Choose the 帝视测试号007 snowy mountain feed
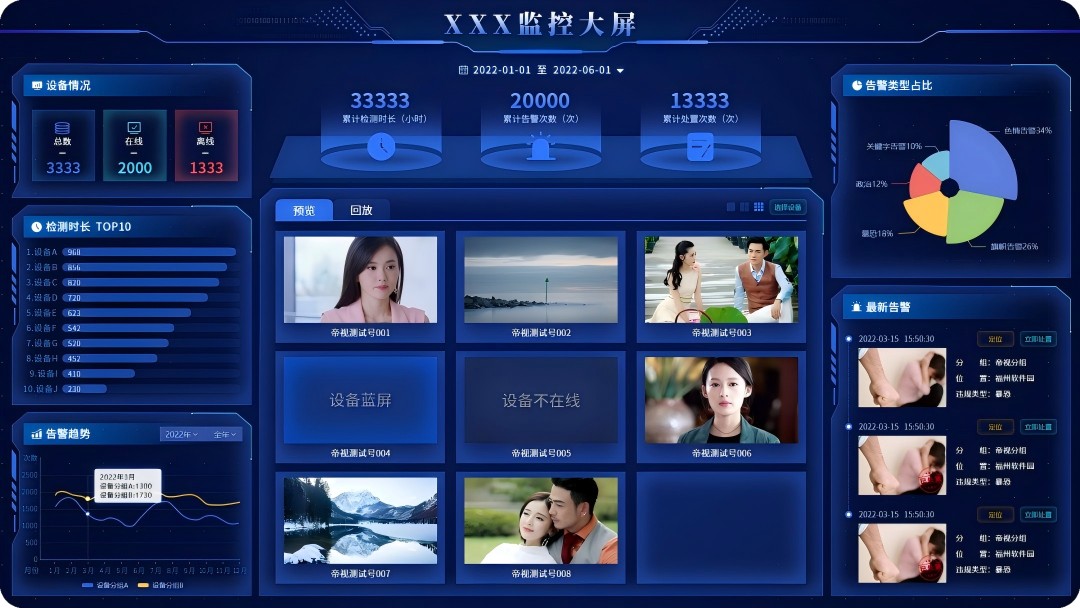Viewport: 1080px width, 608px height. (360, 521)
